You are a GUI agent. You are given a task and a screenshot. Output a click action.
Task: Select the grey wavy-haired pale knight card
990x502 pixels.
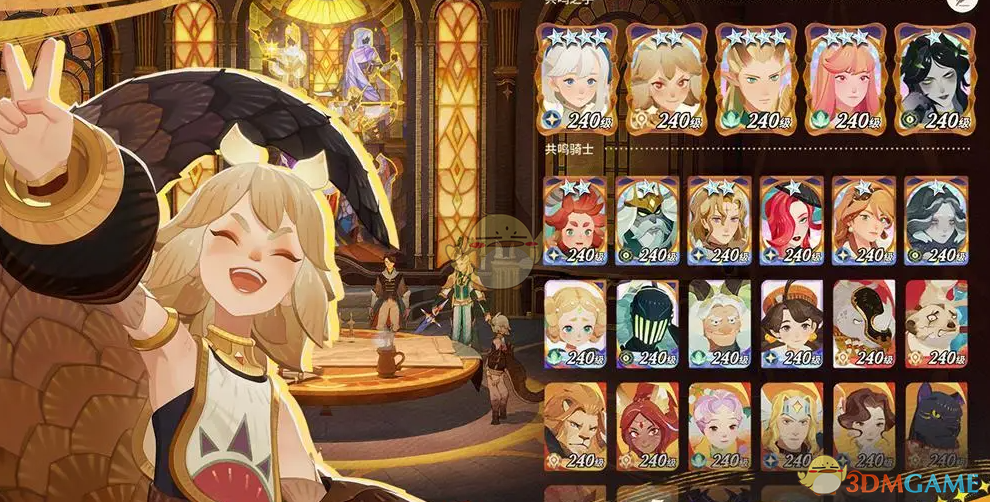coord(935,221)
